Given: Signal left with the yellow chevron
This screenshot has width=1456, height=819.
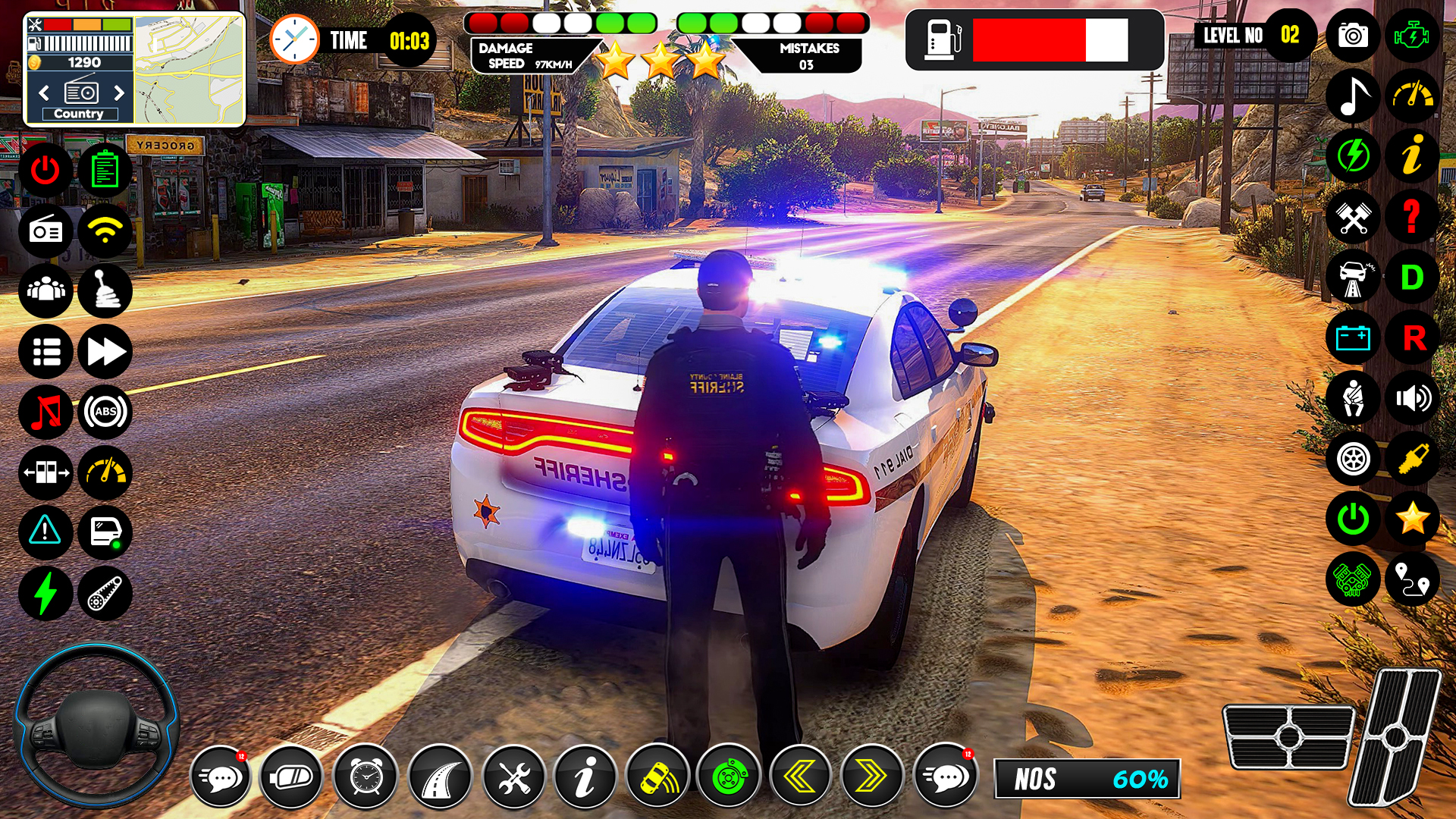Looking at the screenshot, I should pyautogui.click(x=801, y=777).
